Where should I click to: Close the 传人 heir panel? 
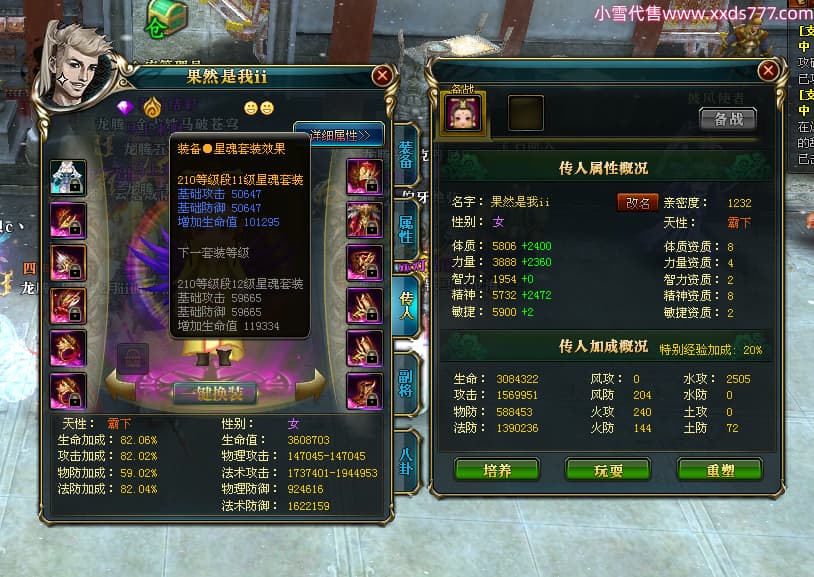coord(767,70)
